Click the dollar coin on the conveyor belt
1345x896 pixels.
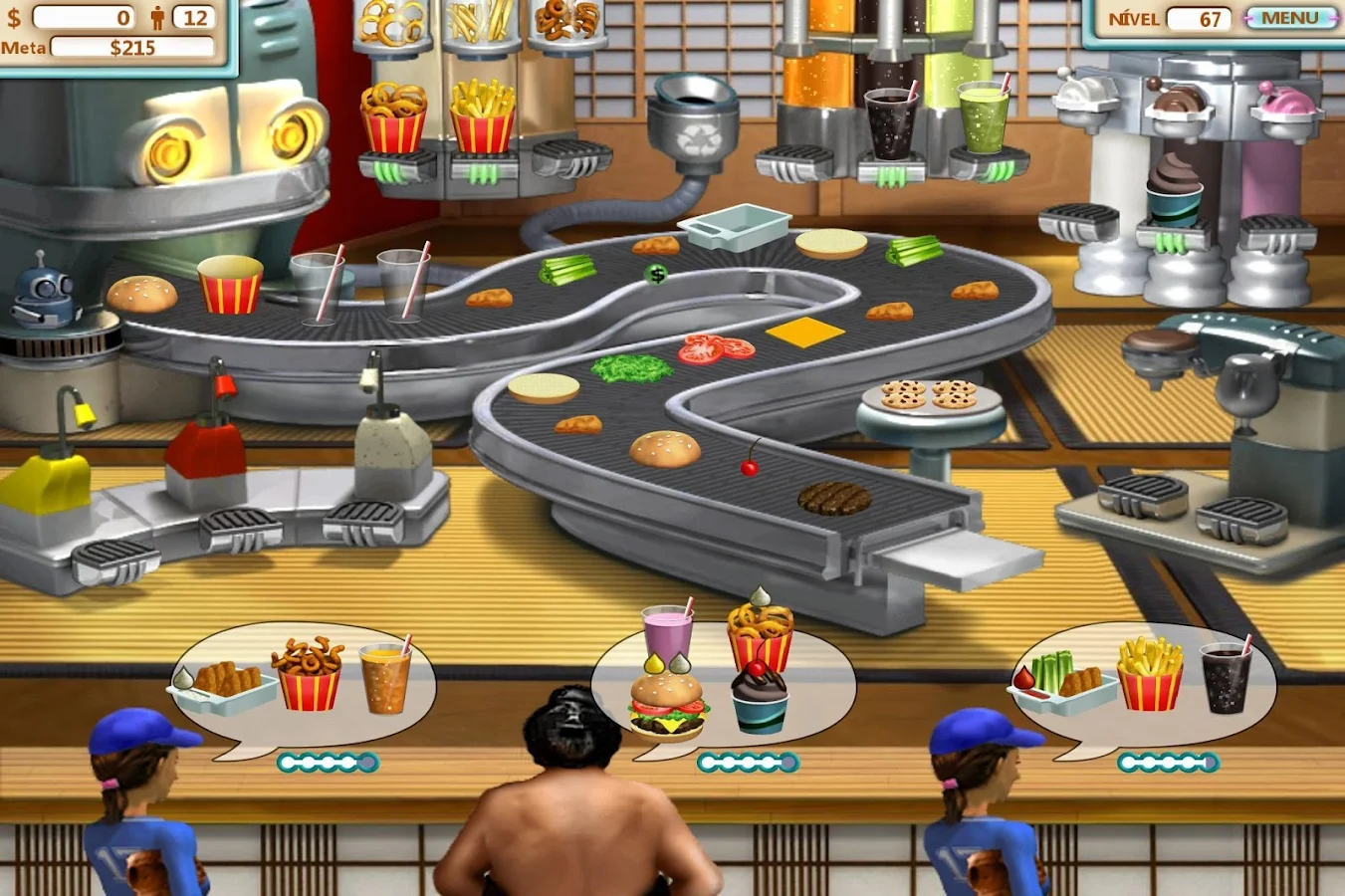pos(656,272)
